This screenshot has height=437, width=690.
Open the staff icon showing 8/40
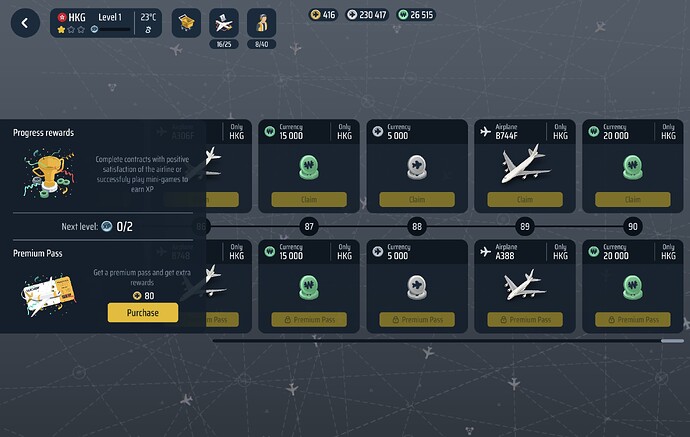click(x=261, y=22)
